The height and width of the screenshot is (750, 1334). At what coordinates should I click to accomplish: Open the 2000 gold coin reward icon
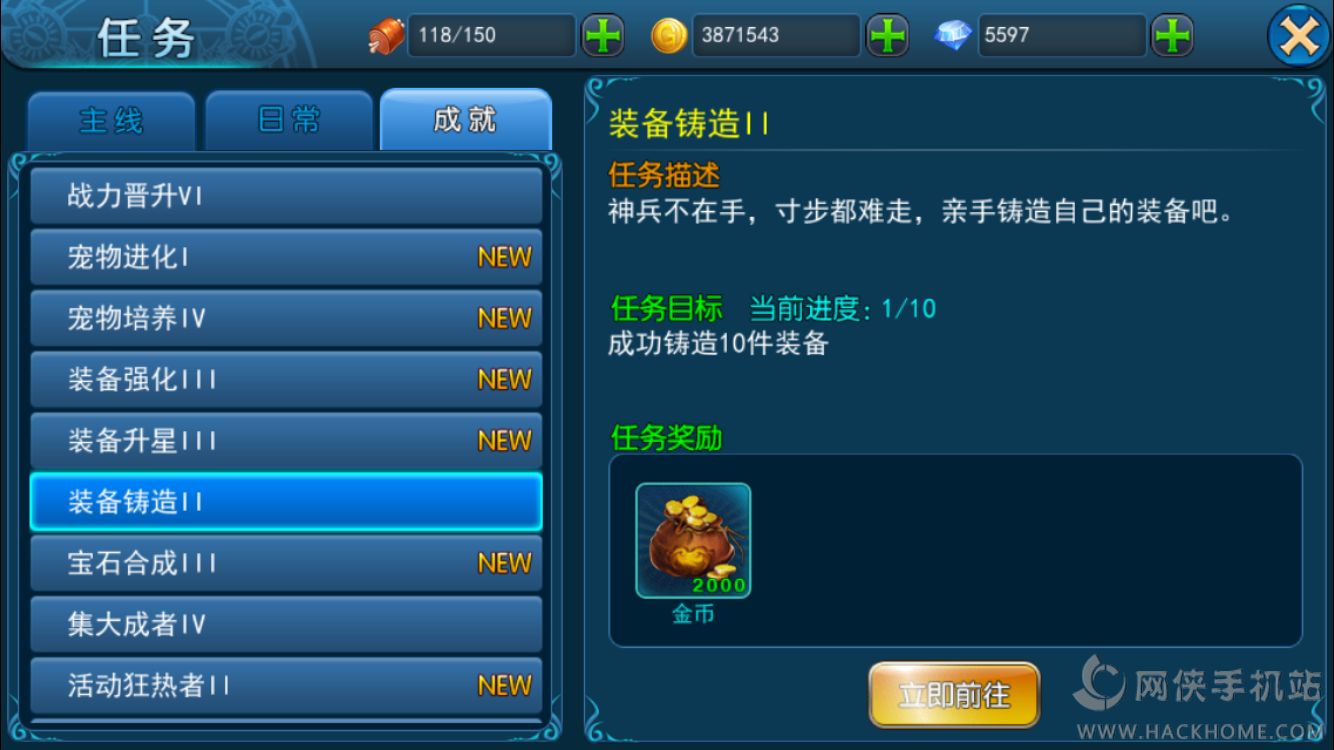tap(692, 538)
